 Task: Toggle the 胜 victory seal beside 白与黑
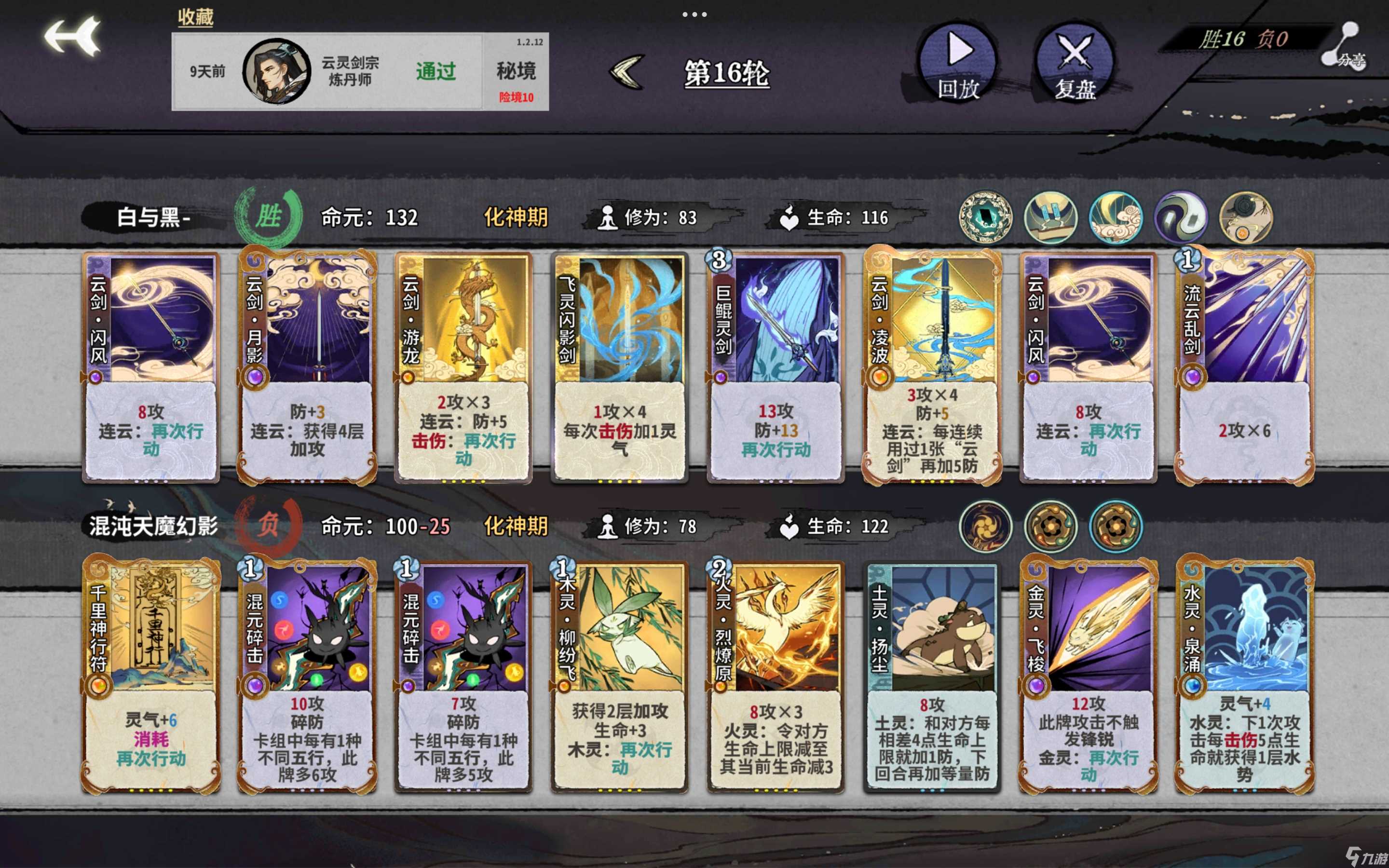270,217
